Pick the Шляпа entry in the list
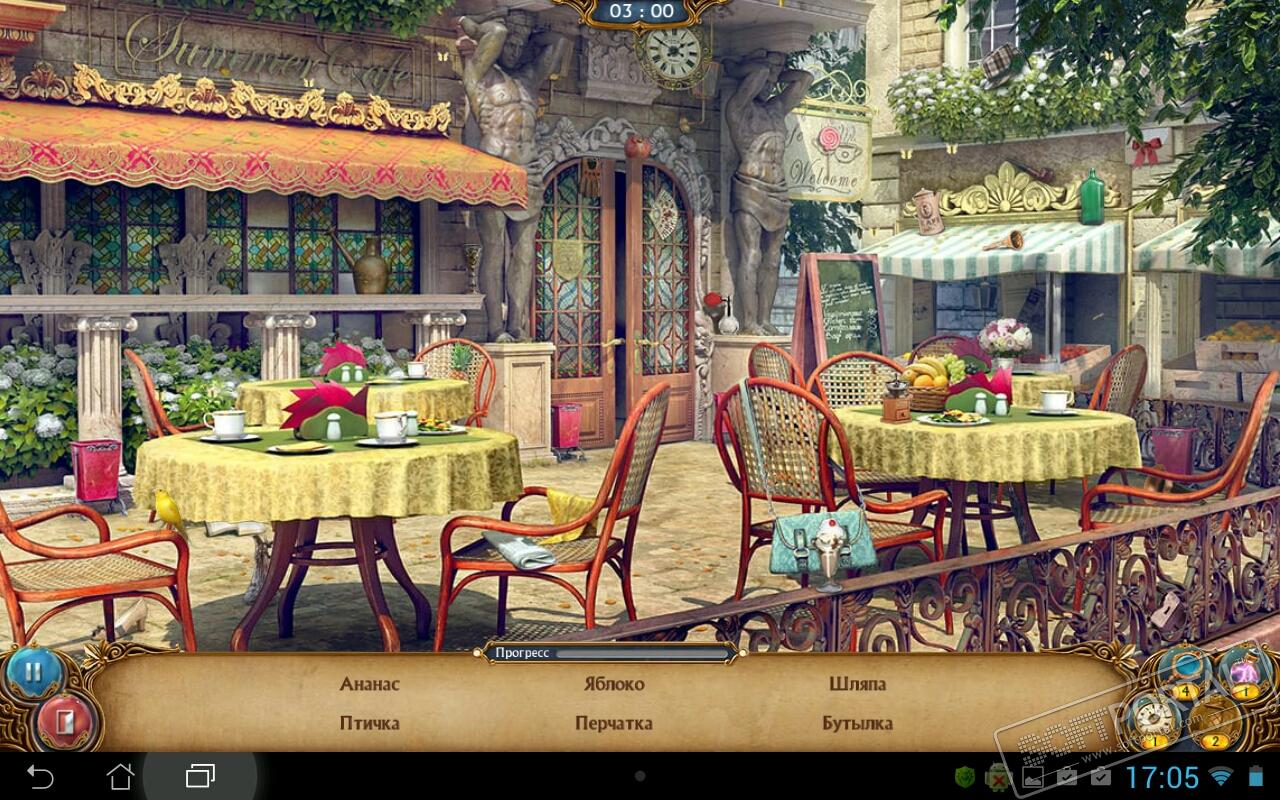The image size is (1280, 800). pos(857,684)
